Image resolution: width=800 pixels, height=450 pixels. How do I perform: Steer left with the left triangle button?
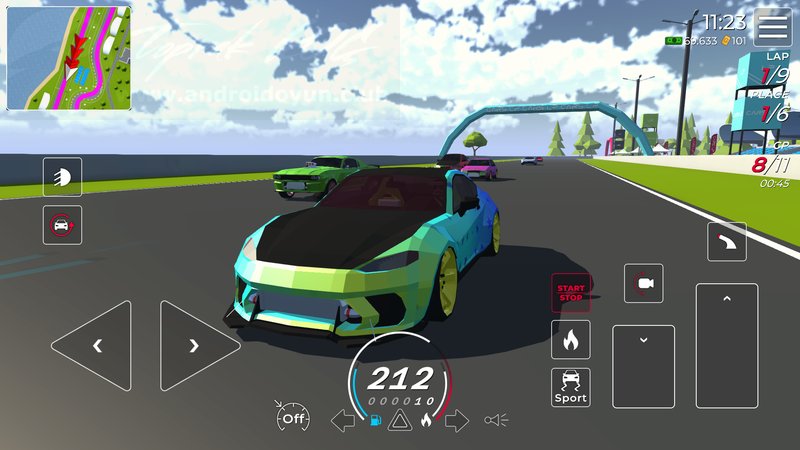click(92, 346)
